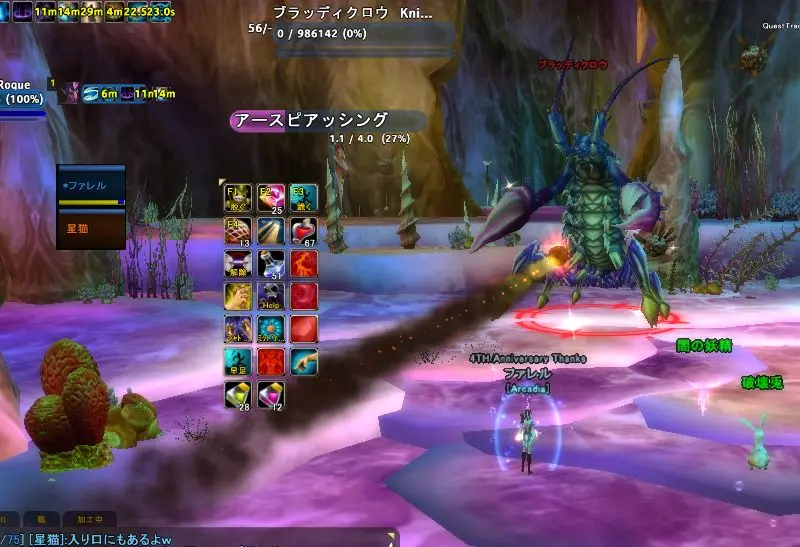The height and width of the screenshot is (547, 800).
Task: Drink the red heart potion
Action: (303, 231)
